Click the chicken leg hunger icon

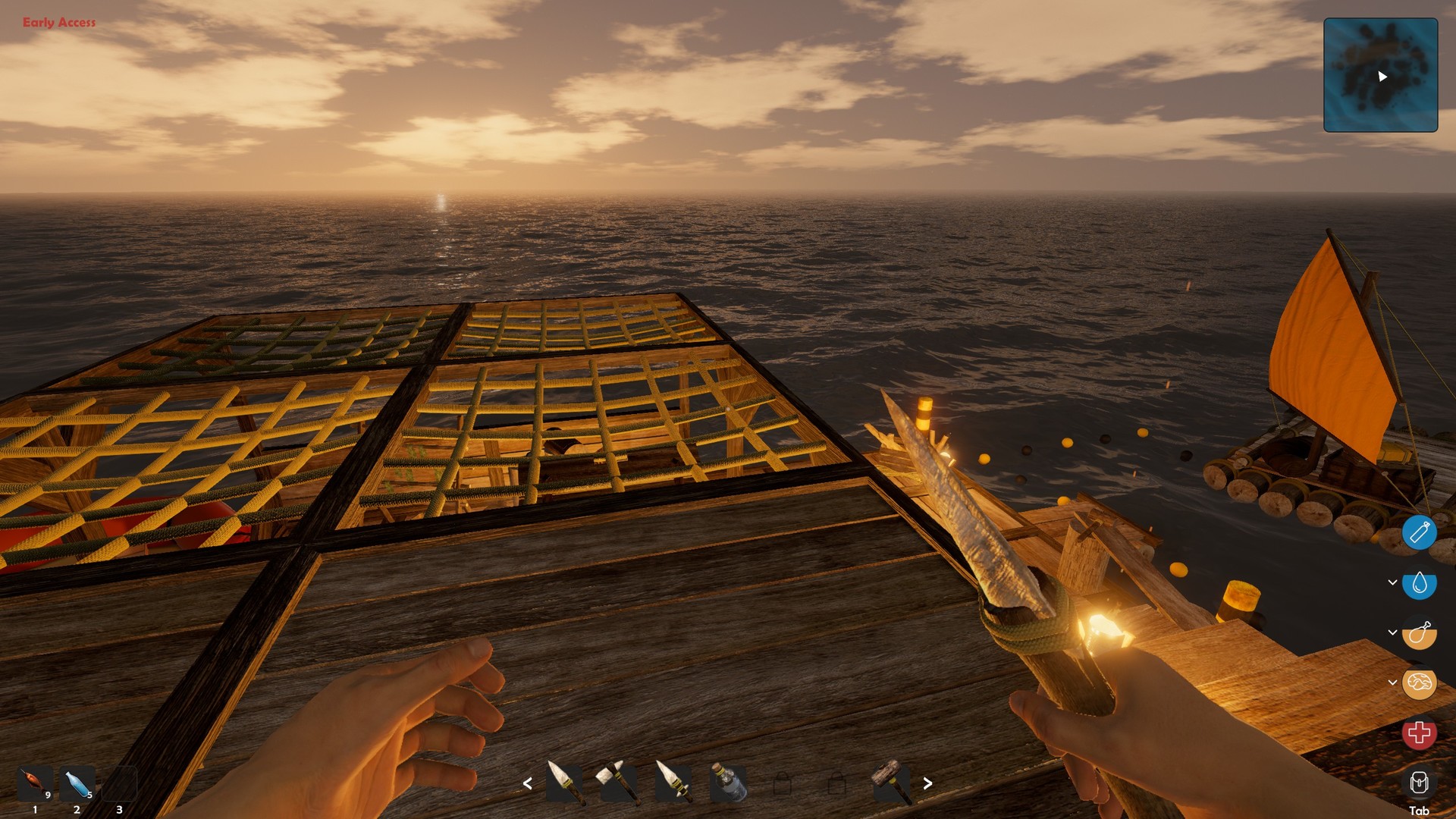pos(1419,633)
